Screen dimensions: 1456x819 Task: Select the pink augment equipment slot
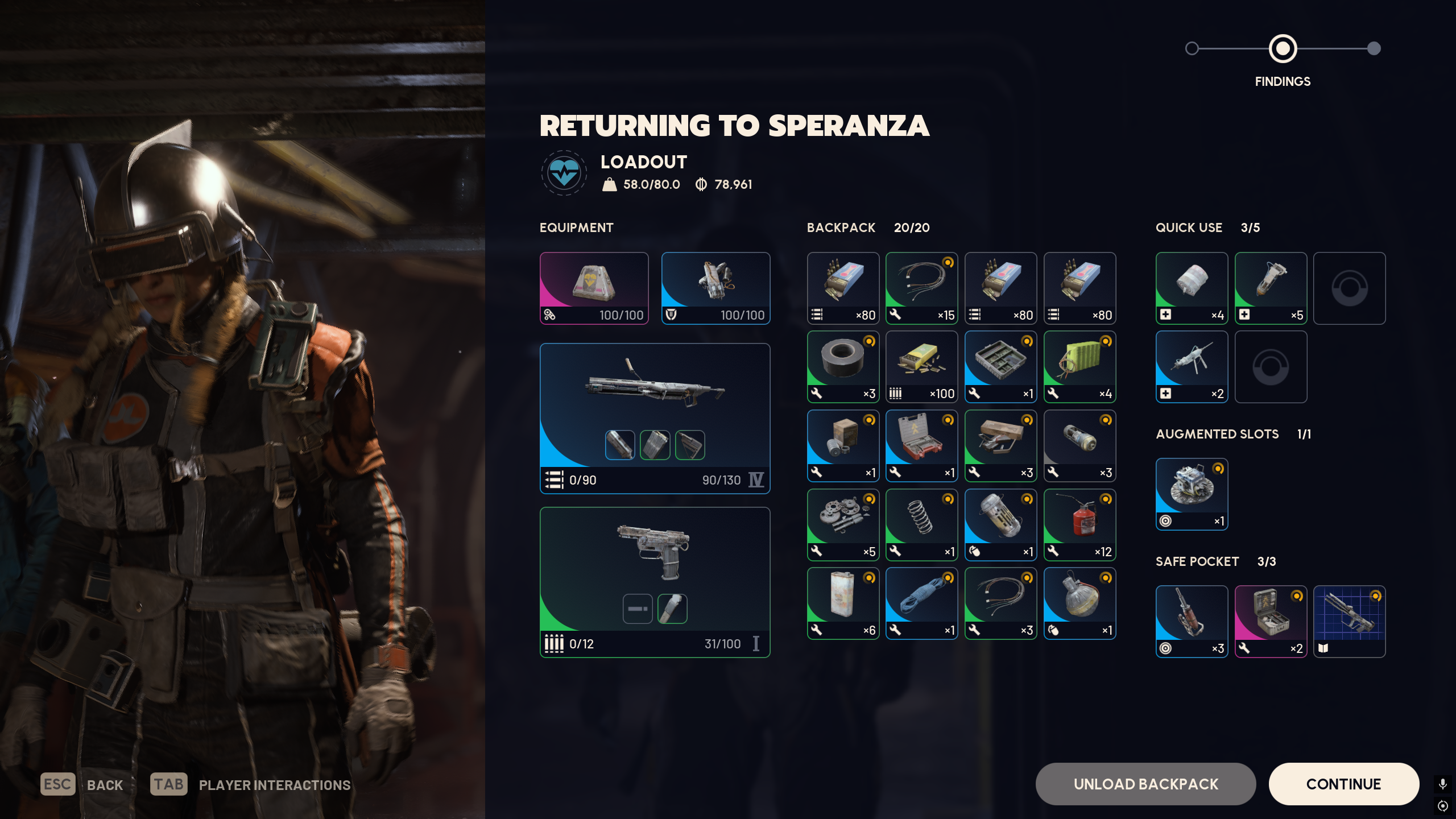pos(594,288)
